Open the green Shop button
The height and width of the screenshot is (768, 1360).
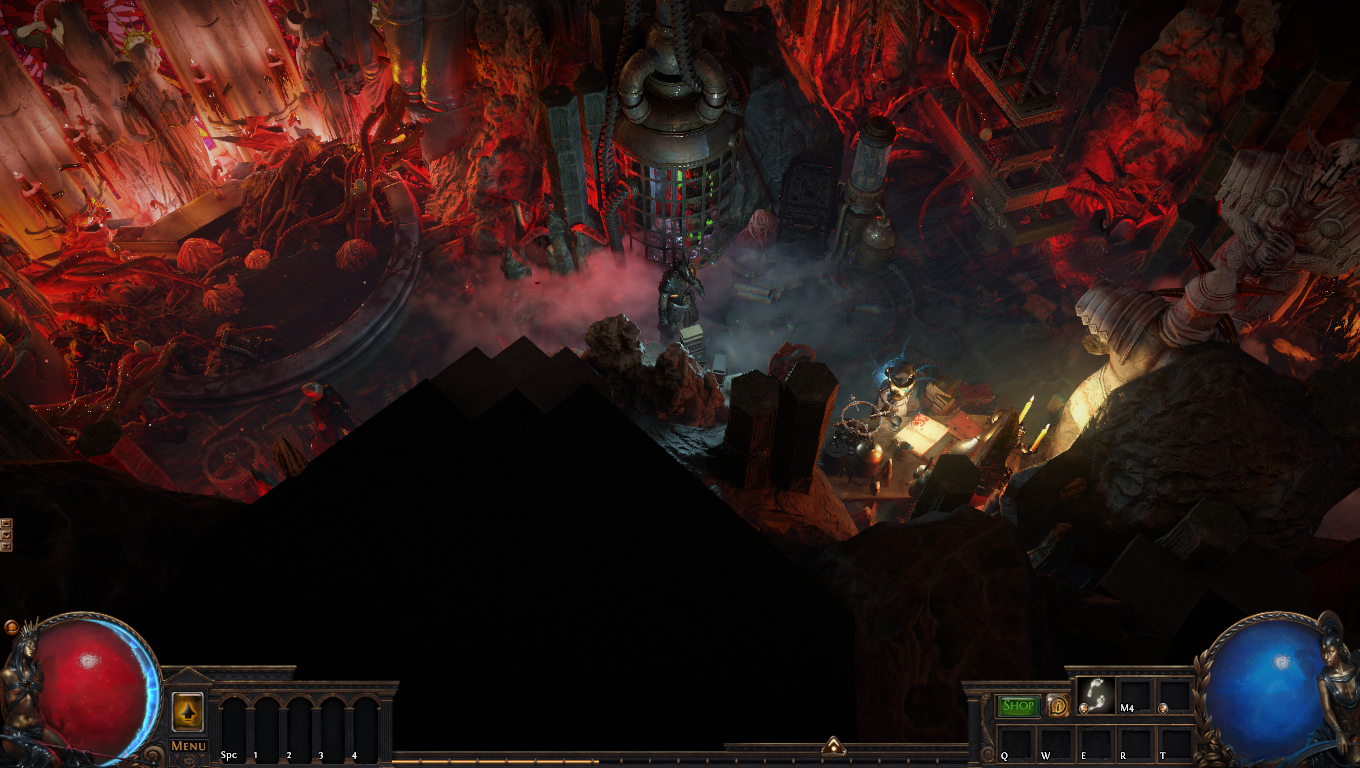point(1018,706)
